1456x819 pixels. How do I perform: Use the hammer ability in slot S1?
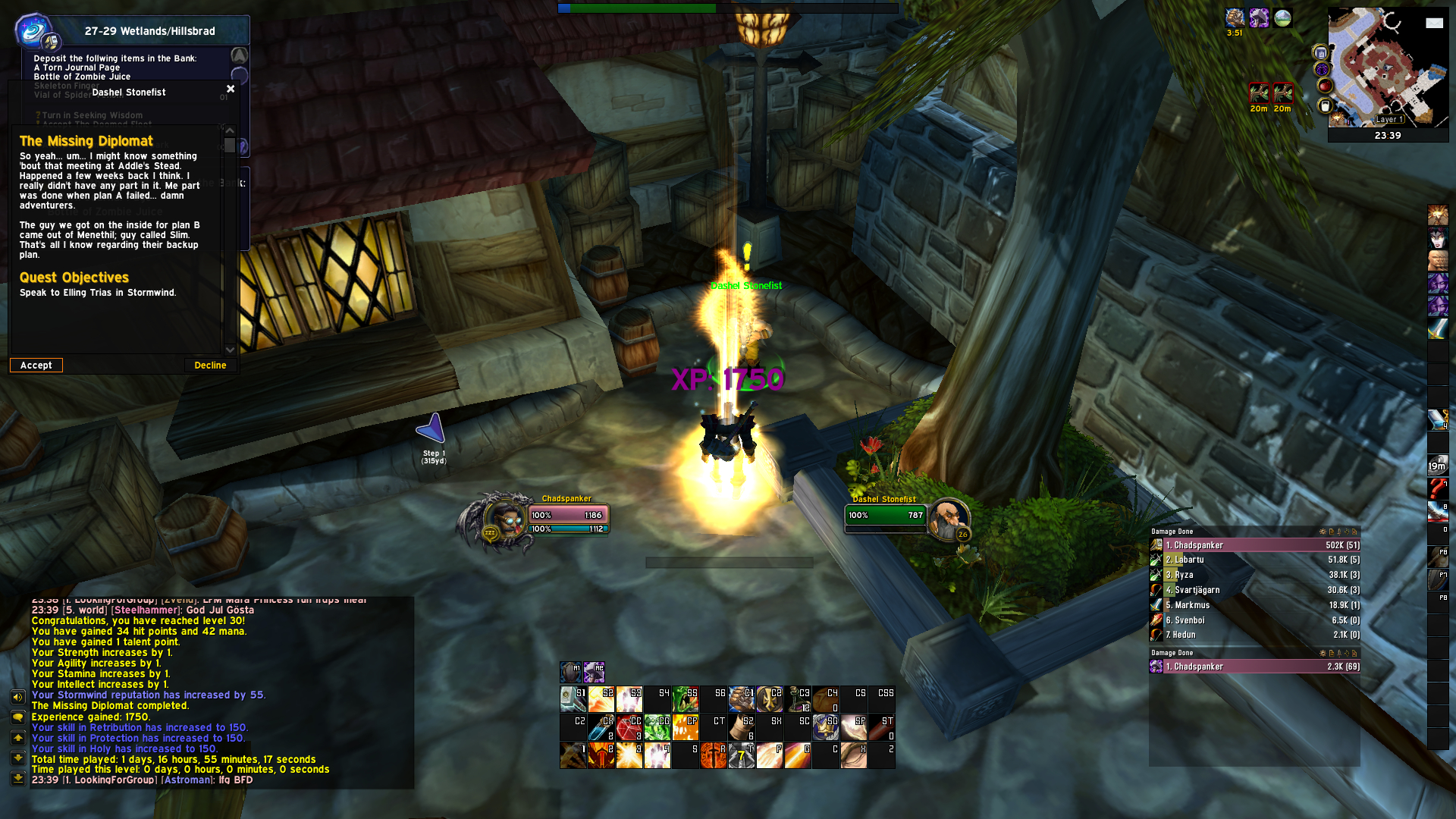[x=573, y=698]
